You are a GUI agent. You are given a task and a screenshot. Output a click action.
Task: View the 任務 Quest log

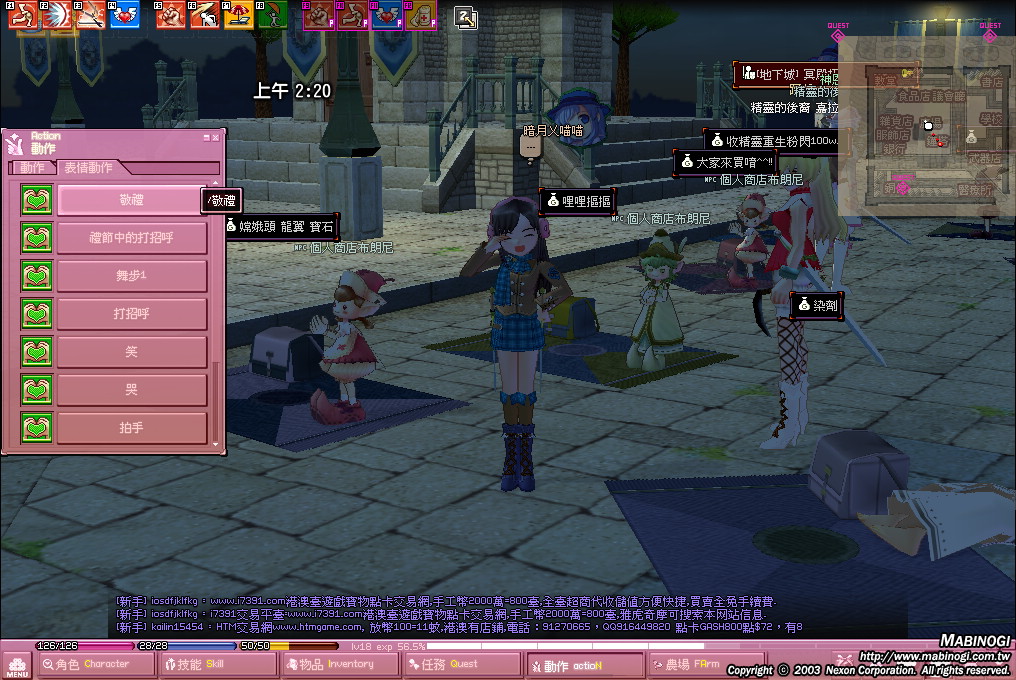click(460, 664)
